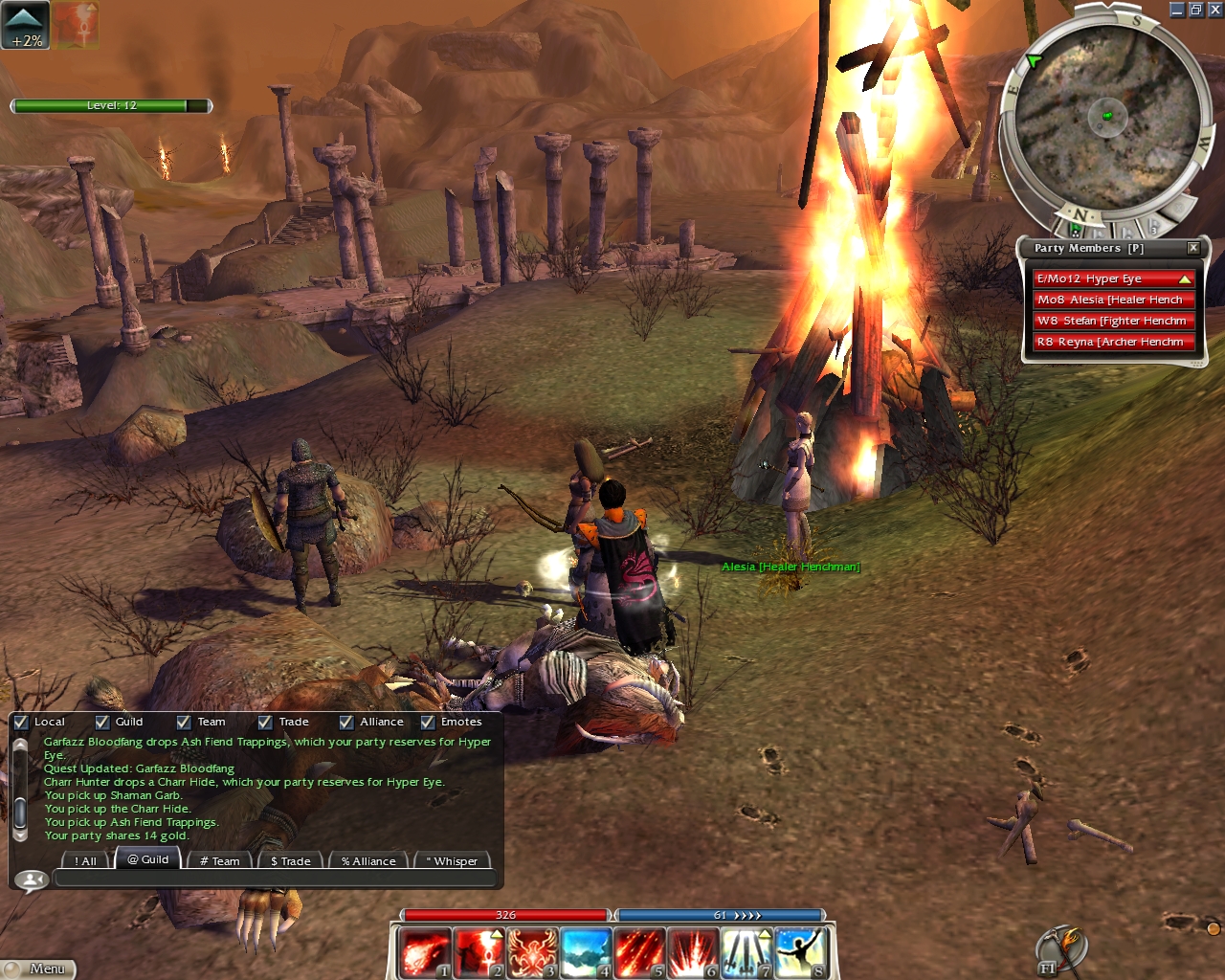This screenshot has width=1225, height=980.
Task: Minimize the game window
Action: click(x=1177, y=10)
